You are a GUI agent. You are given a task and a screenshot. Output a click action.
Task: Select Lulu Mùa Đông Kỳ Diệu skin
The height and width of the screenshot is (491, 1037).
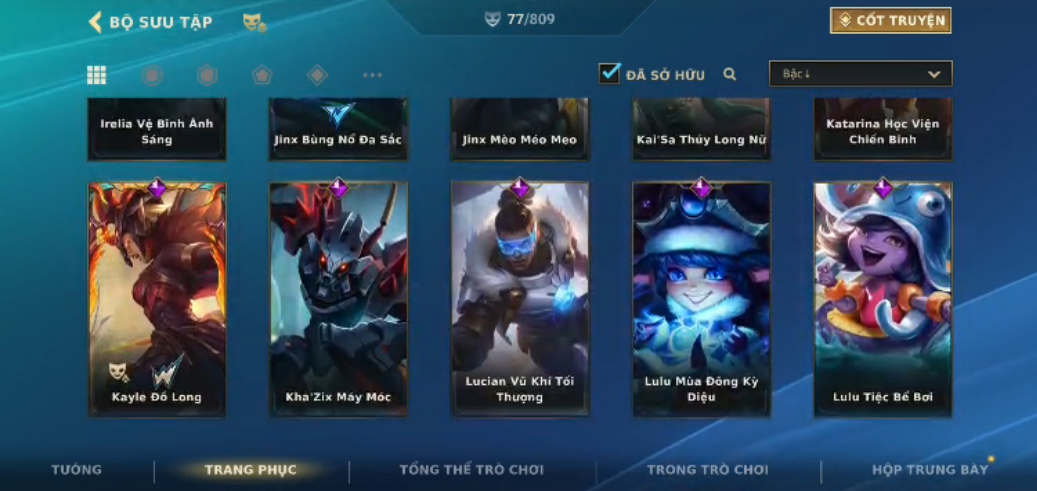[701, 298]
